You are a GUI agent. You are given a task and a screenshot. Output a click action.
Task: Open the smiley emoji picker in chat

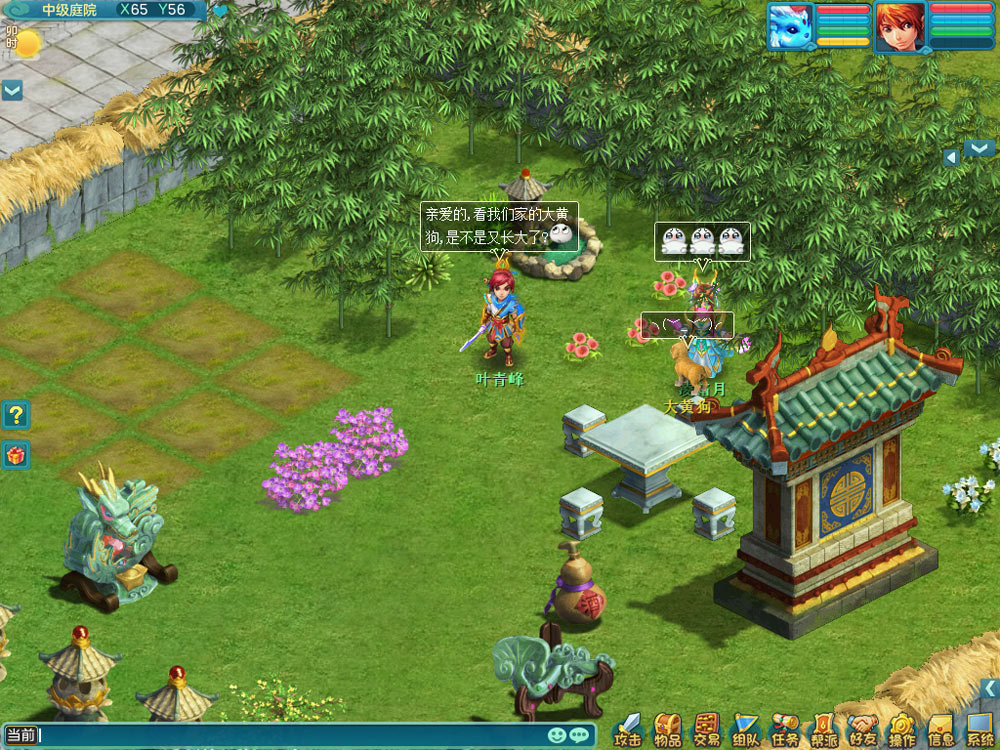pyautogui.click(x=557, y=736)
